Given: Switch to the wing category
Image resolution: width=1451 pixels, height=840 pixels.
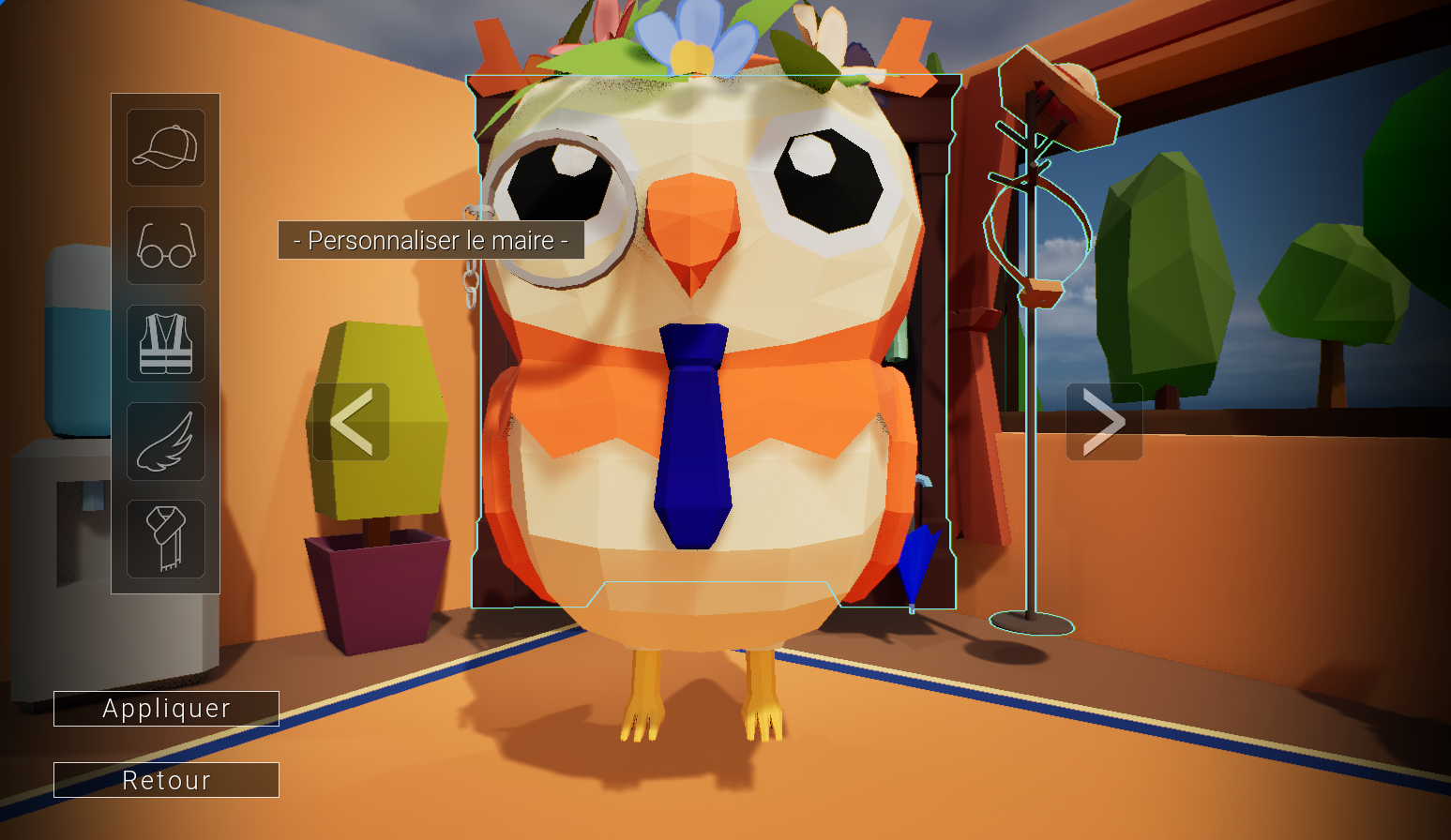Looking at the screenshot, I should pos(166,442).
